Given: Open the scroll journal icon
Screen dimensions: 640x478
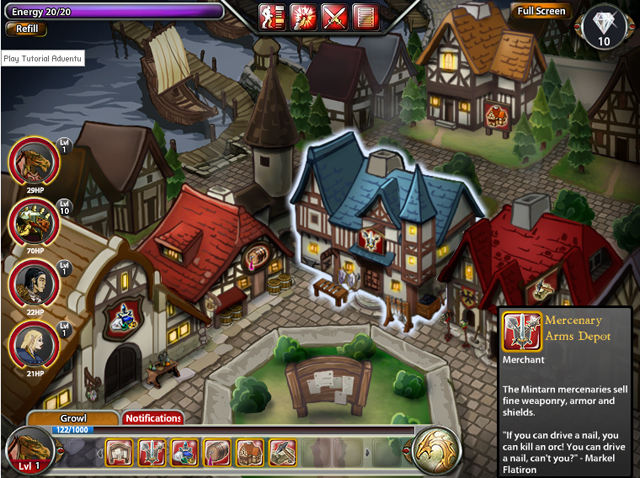Looking at the screenshot, I should point(366,16).
